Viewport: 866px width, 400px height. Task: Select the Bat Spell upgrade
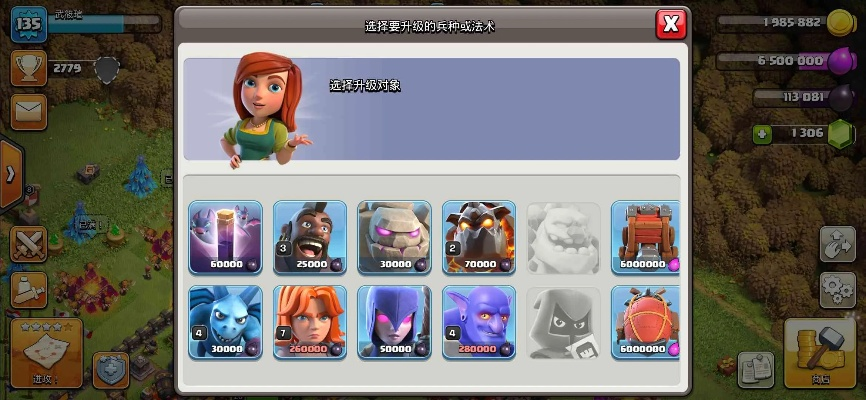click(x=225, y=237)
